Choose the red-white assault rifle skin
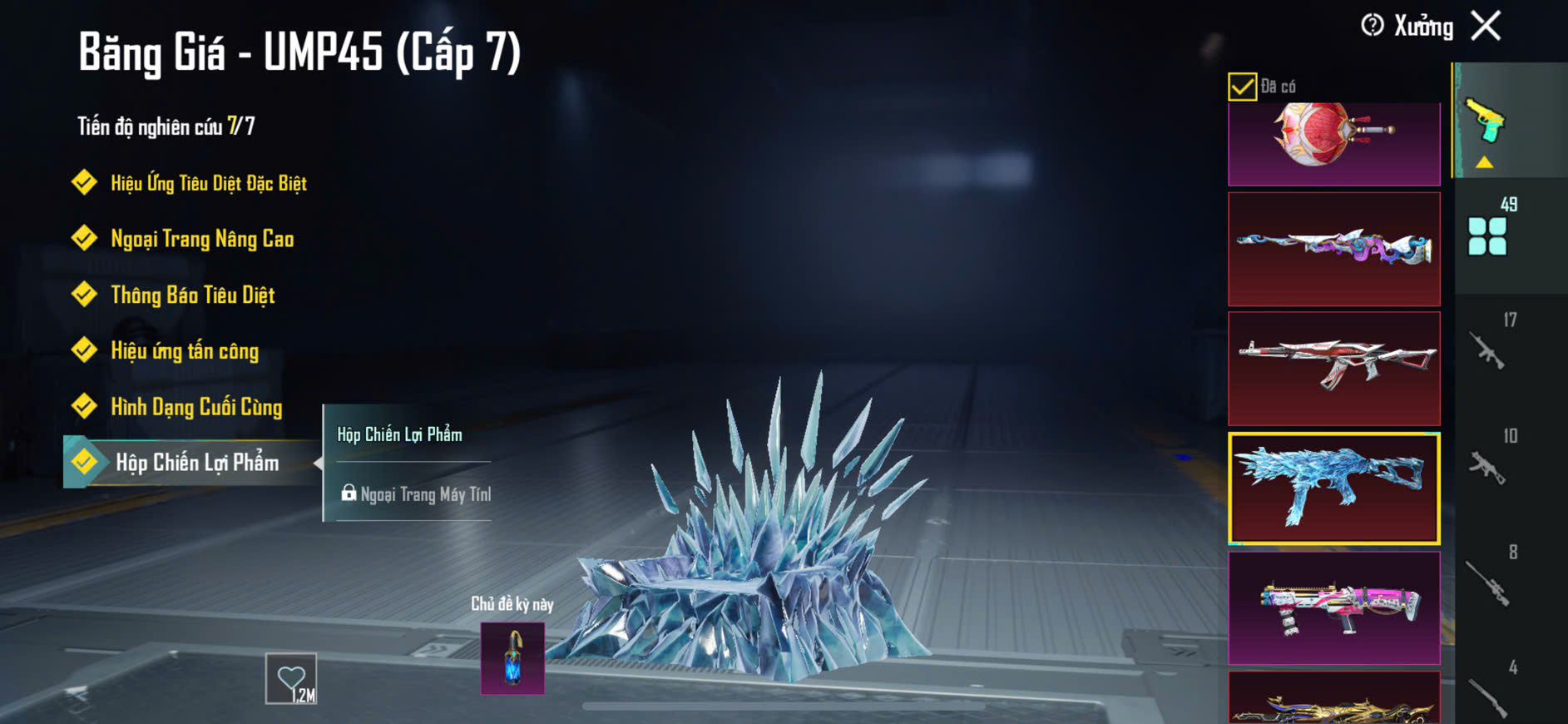 [x=1333, y=369]
